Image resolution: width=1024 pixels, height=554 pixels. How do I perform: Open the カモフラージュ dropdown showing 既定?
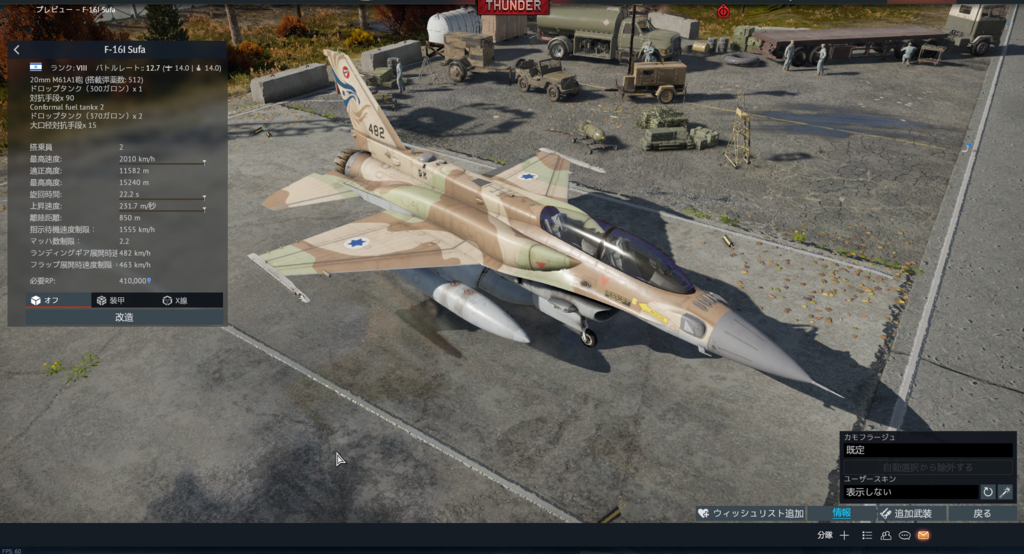point(927,450)
